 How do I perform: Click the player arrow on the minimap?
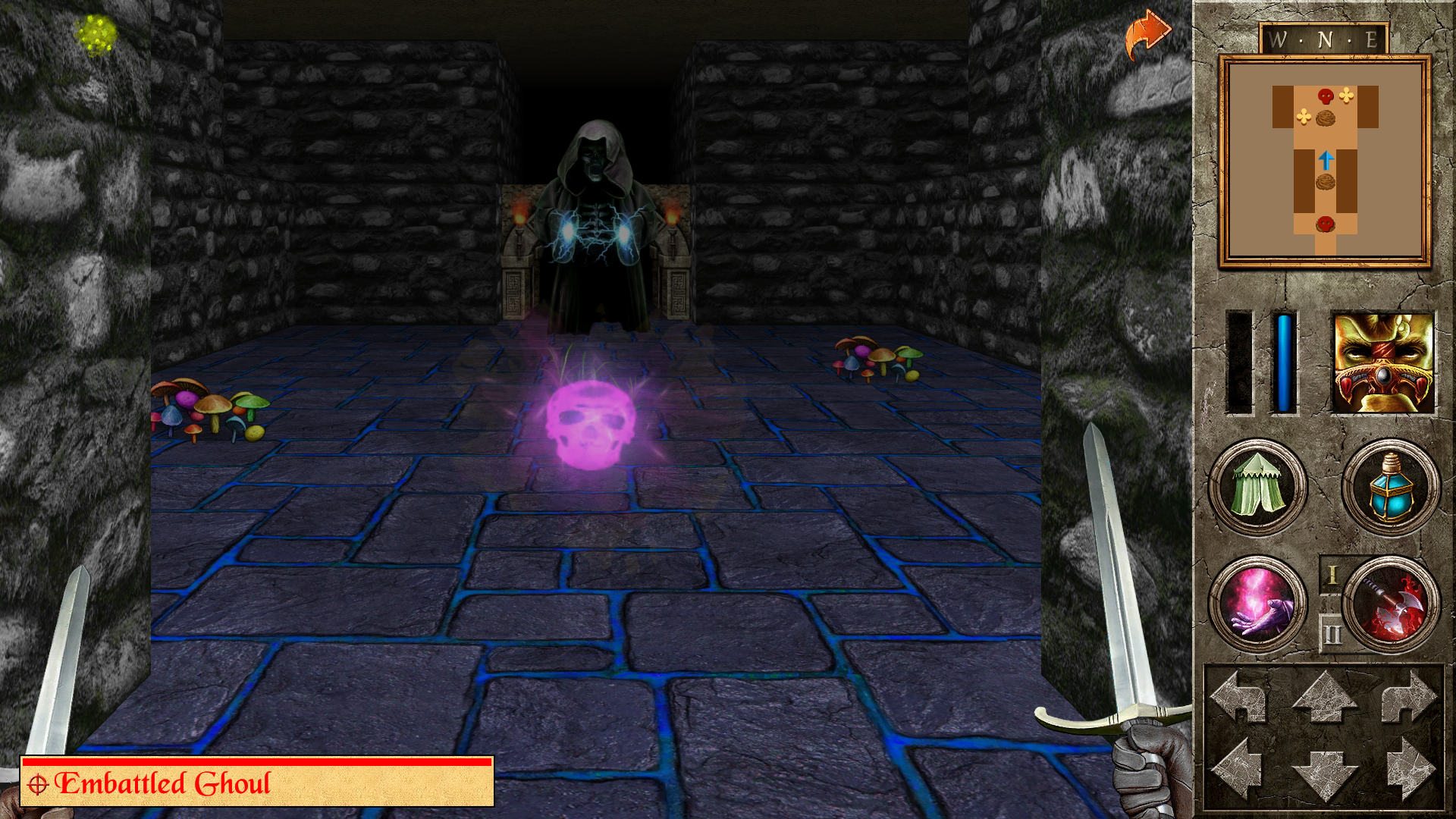(1328, 160)
